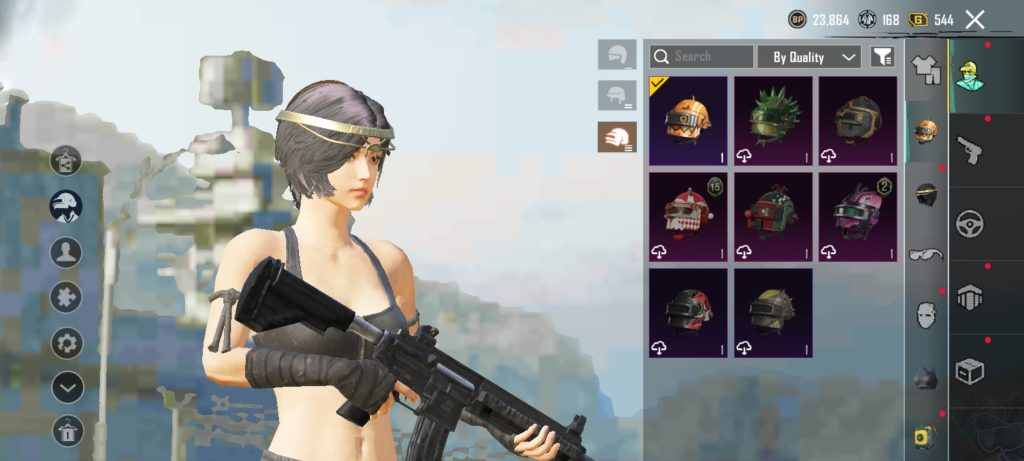Select the yellow spiked helmet skin
Viewport: 1024px width, 461px height.
pos(773,313)
